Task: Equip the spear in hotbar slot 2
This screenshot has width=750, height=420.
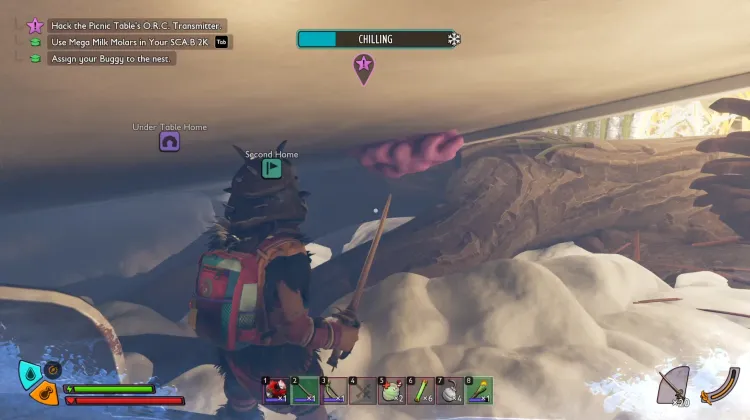Action: tap(303, 390)
